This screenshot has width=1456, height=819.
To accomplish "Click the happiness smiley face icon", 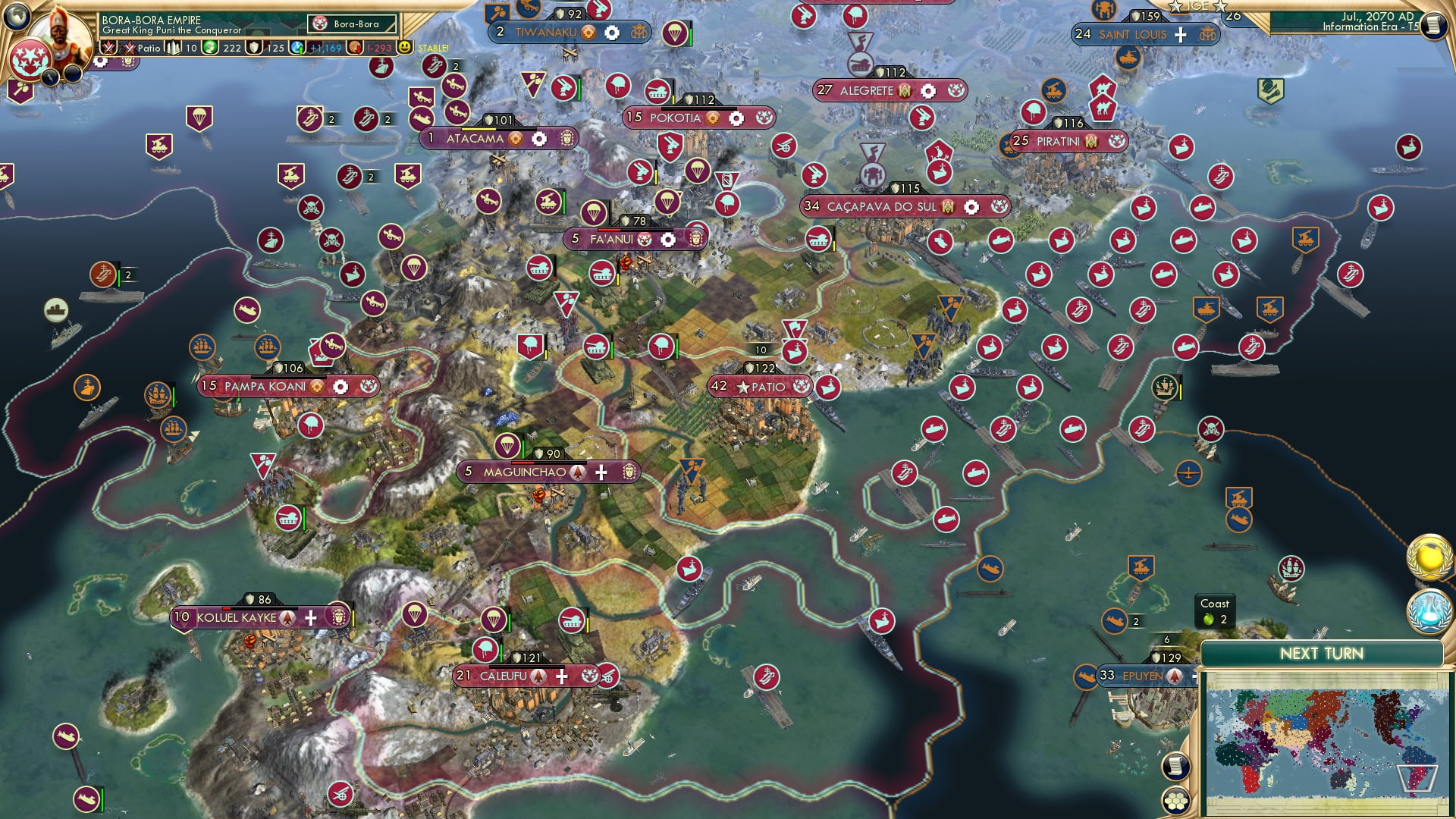I will click(403, 47).
